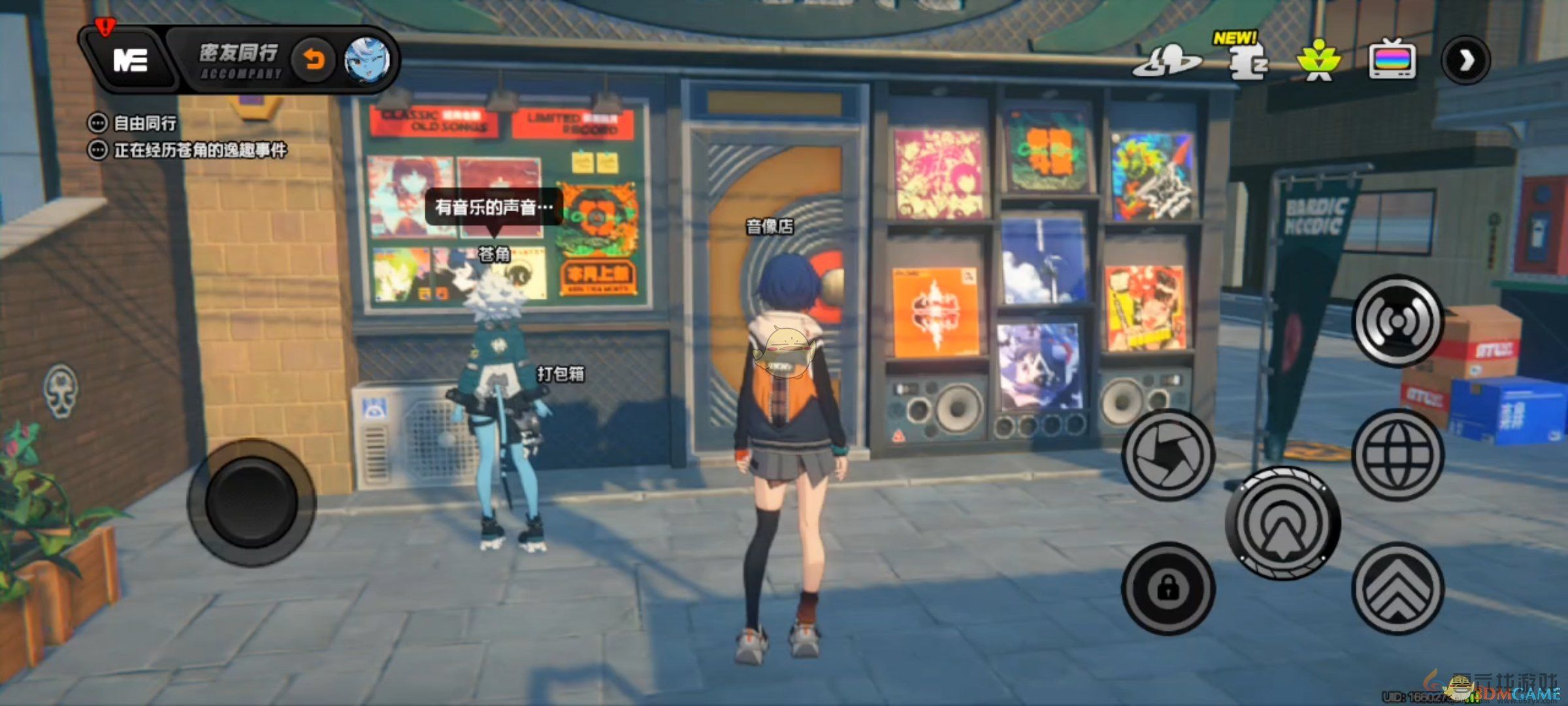Image resolution: width=1568 pixels, height=706 pixels.
Task: Open the globe map button
Action: point(1397,454)
